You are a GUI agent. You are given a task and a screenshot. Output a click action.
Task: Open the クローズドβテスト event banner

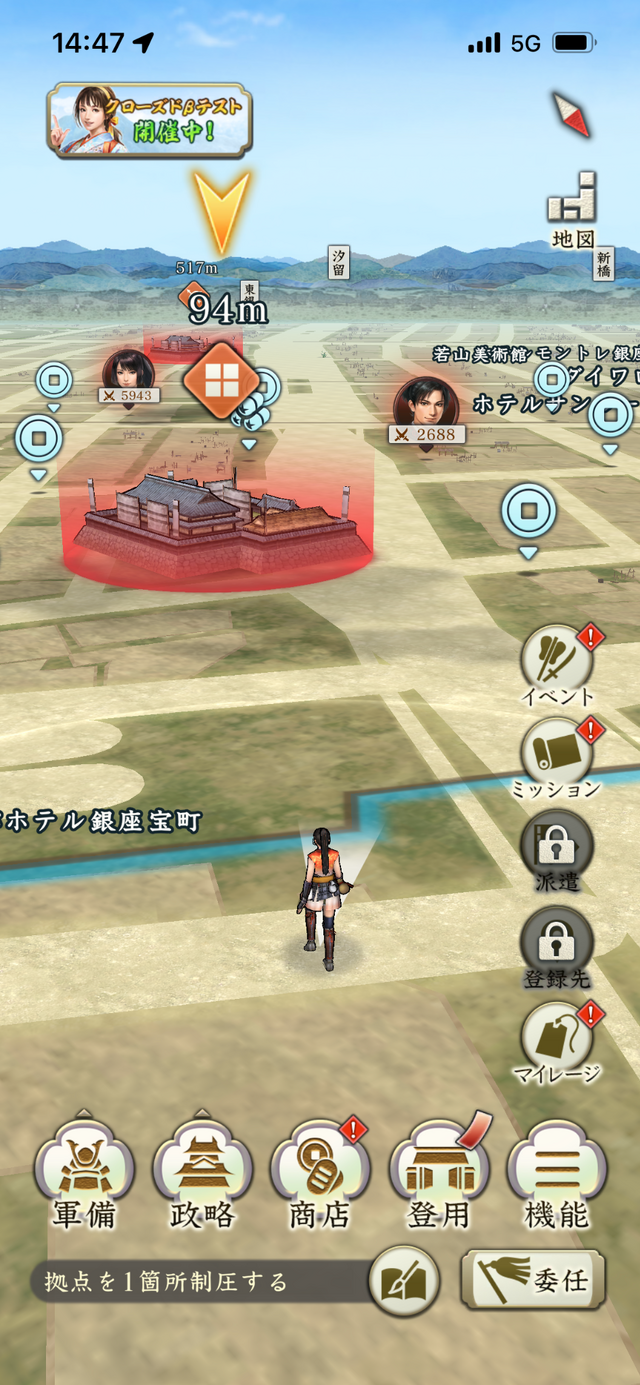coord(149,121)
